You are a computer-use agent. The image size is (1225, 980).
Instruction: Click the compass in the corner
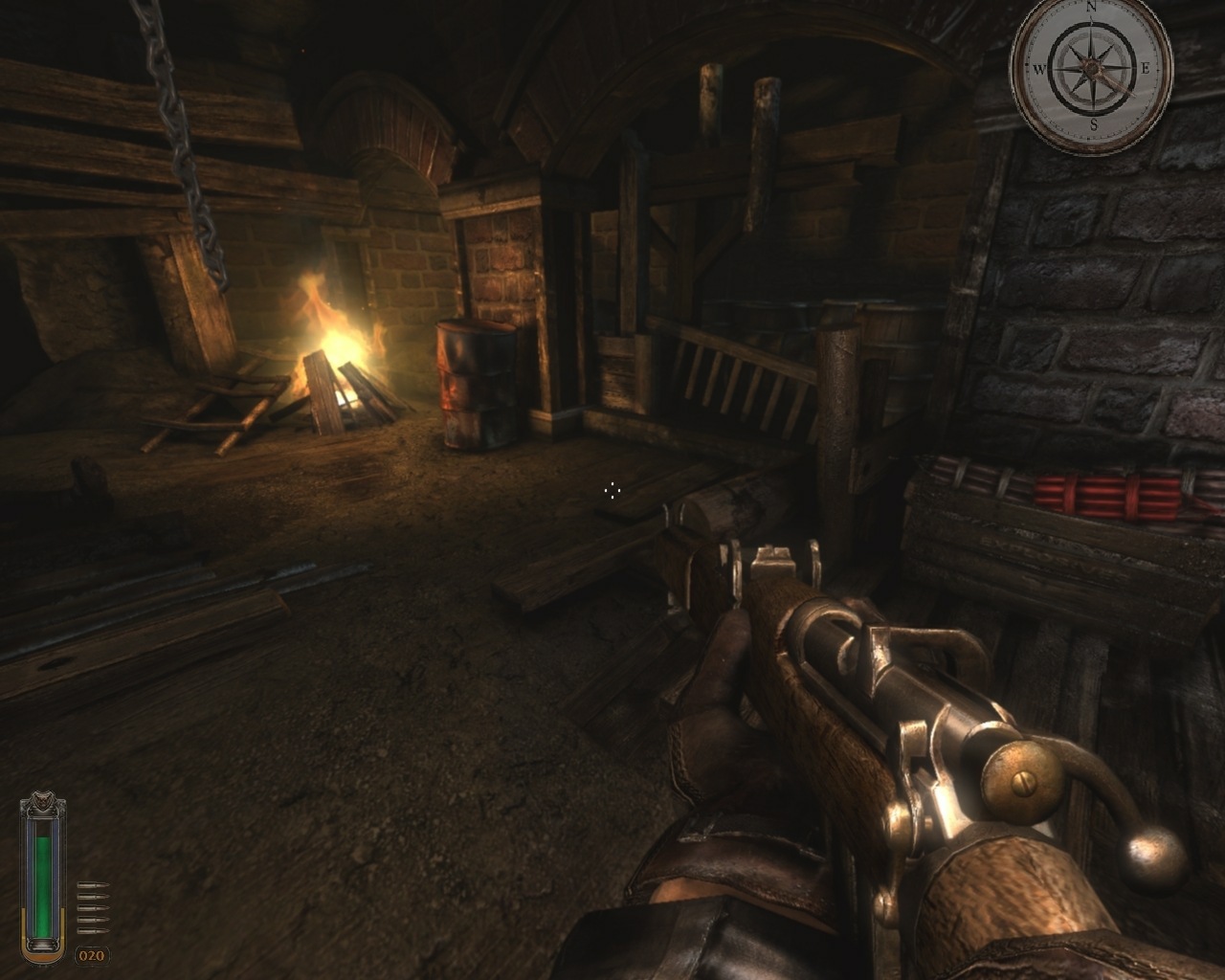(x=1092, y=72)
